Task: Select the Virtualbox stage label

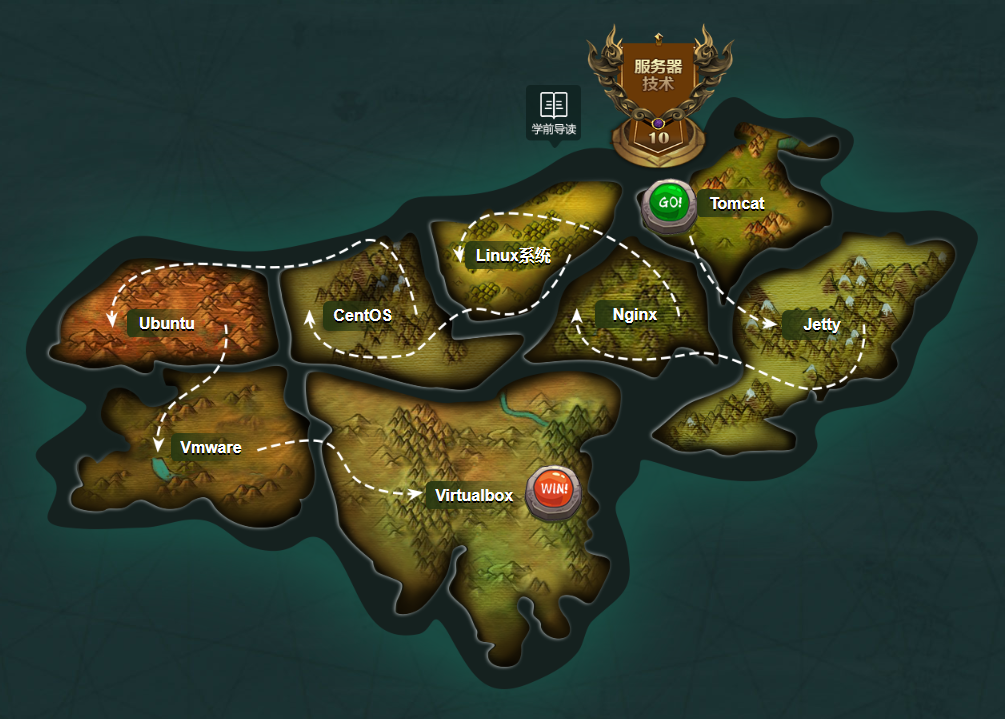Action: [473, 496]
